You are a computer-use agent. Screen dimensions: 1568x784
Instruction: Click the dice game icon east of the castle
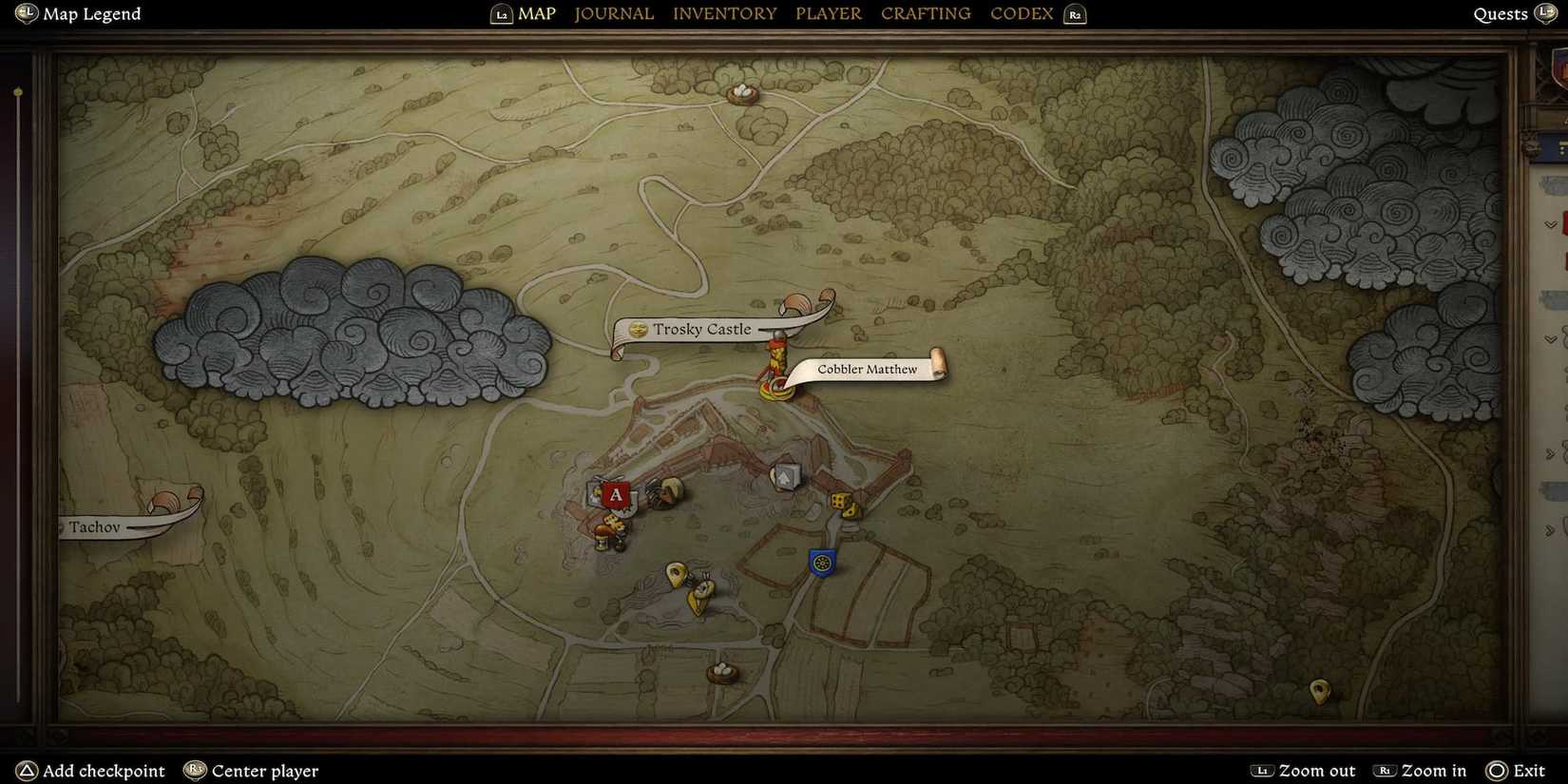(842, 505)
